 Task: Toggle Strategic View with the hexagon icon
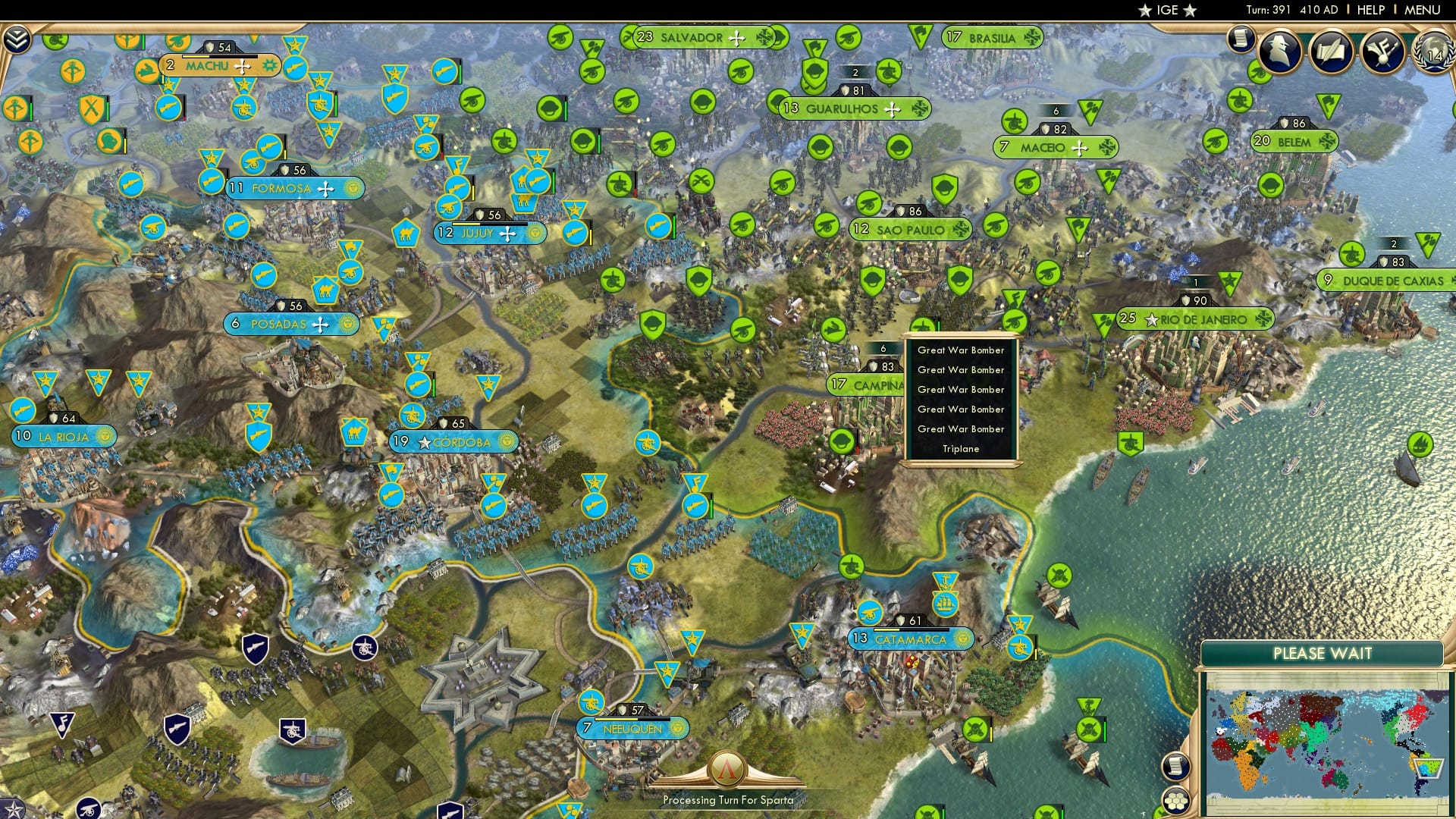[1175, 801]
